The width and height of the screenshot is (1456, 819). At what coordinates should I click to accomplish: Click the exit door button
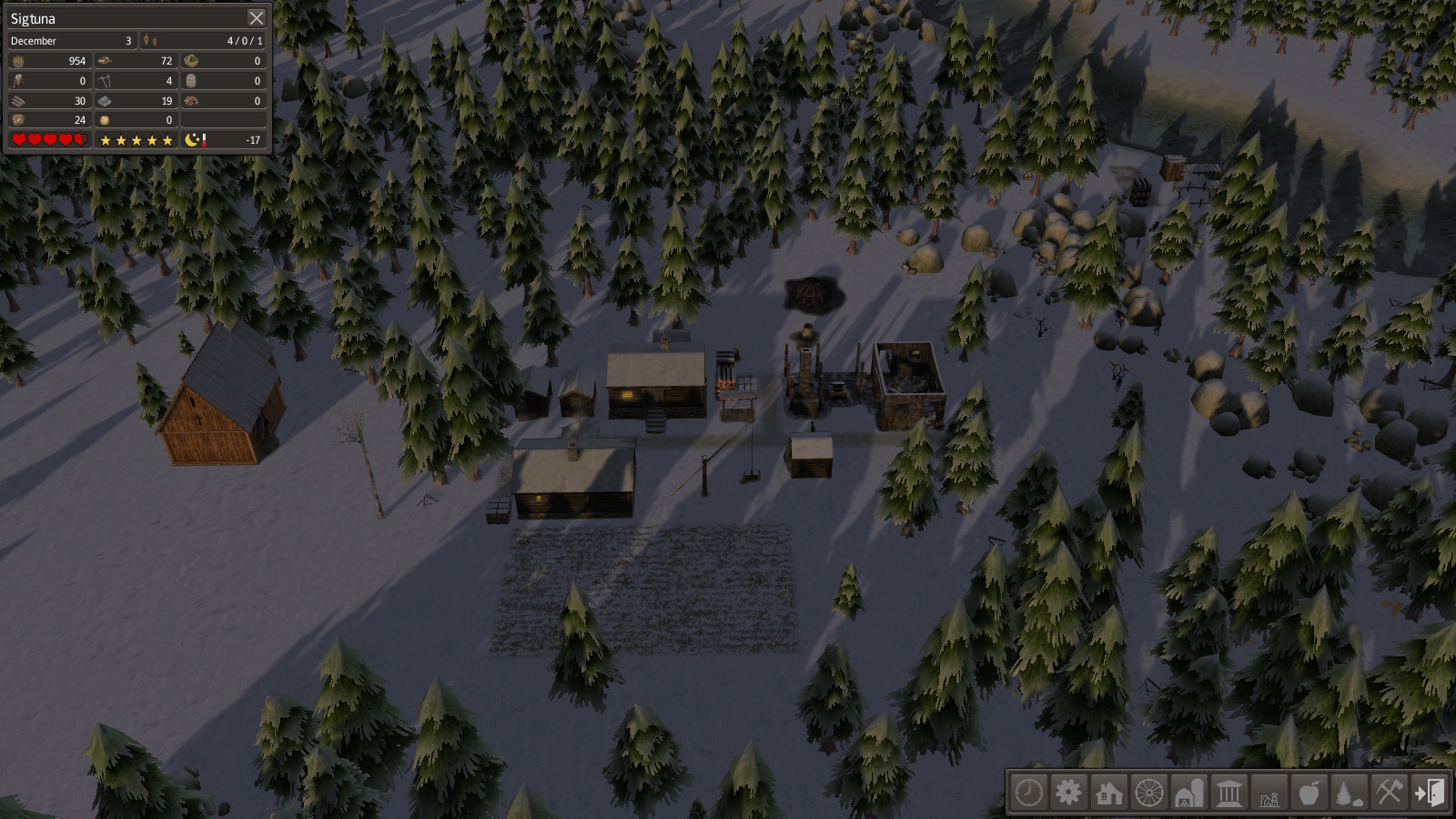pos(1429,793)
